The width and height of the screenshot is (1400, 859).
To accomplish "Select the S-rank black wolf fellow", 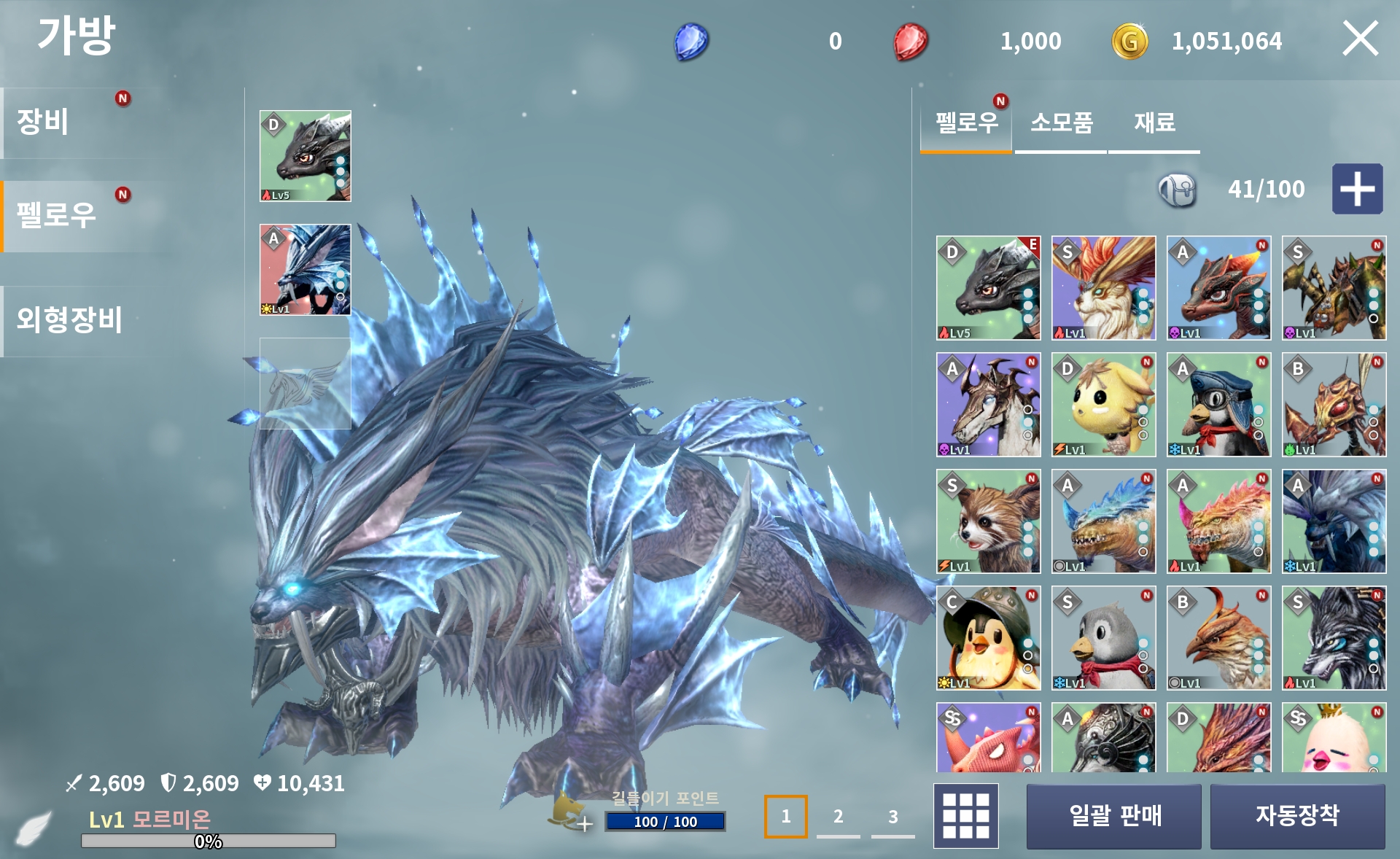I will tap(1334, 638).
